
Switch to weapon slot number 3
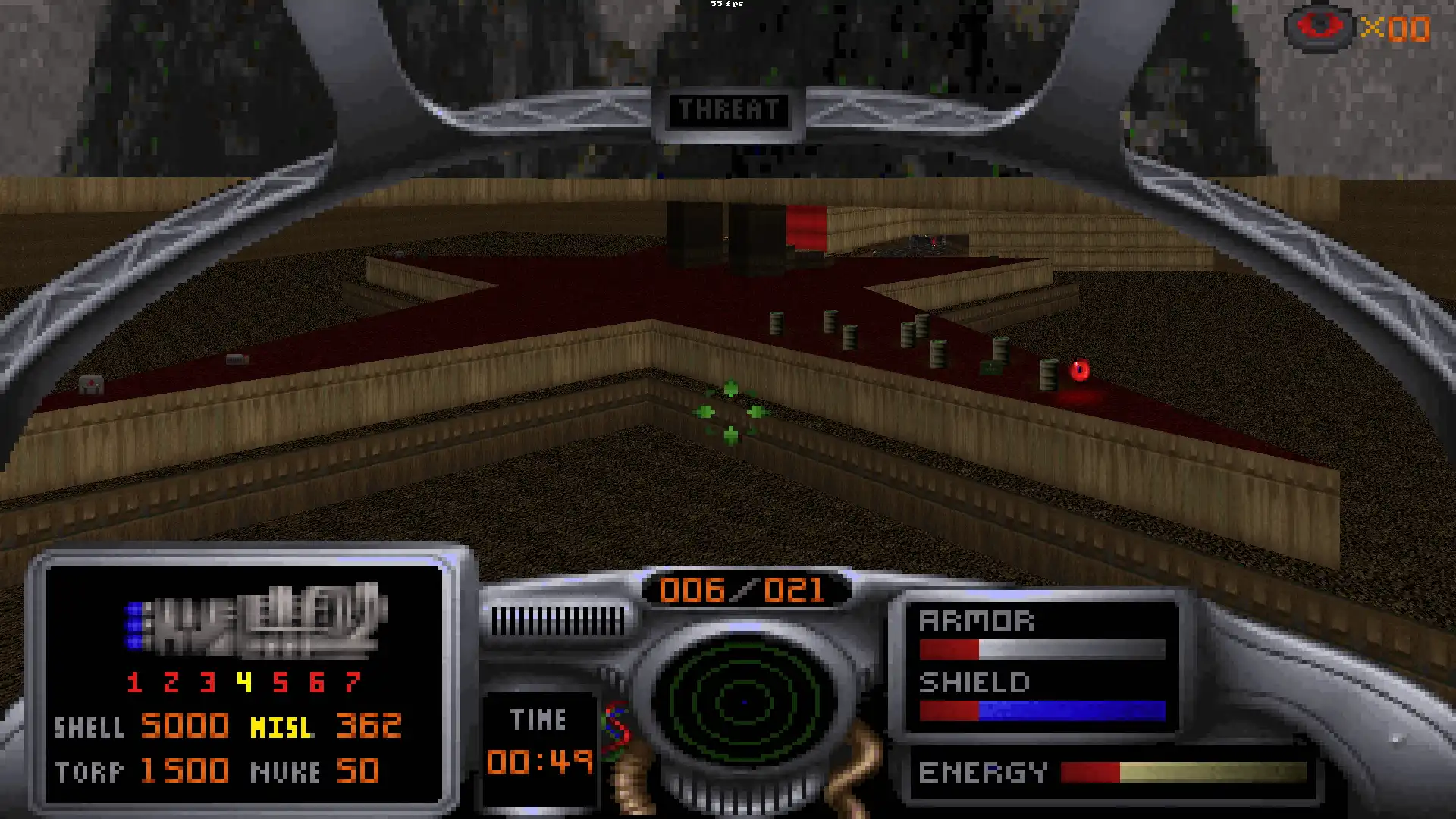(x=207, y=682)
